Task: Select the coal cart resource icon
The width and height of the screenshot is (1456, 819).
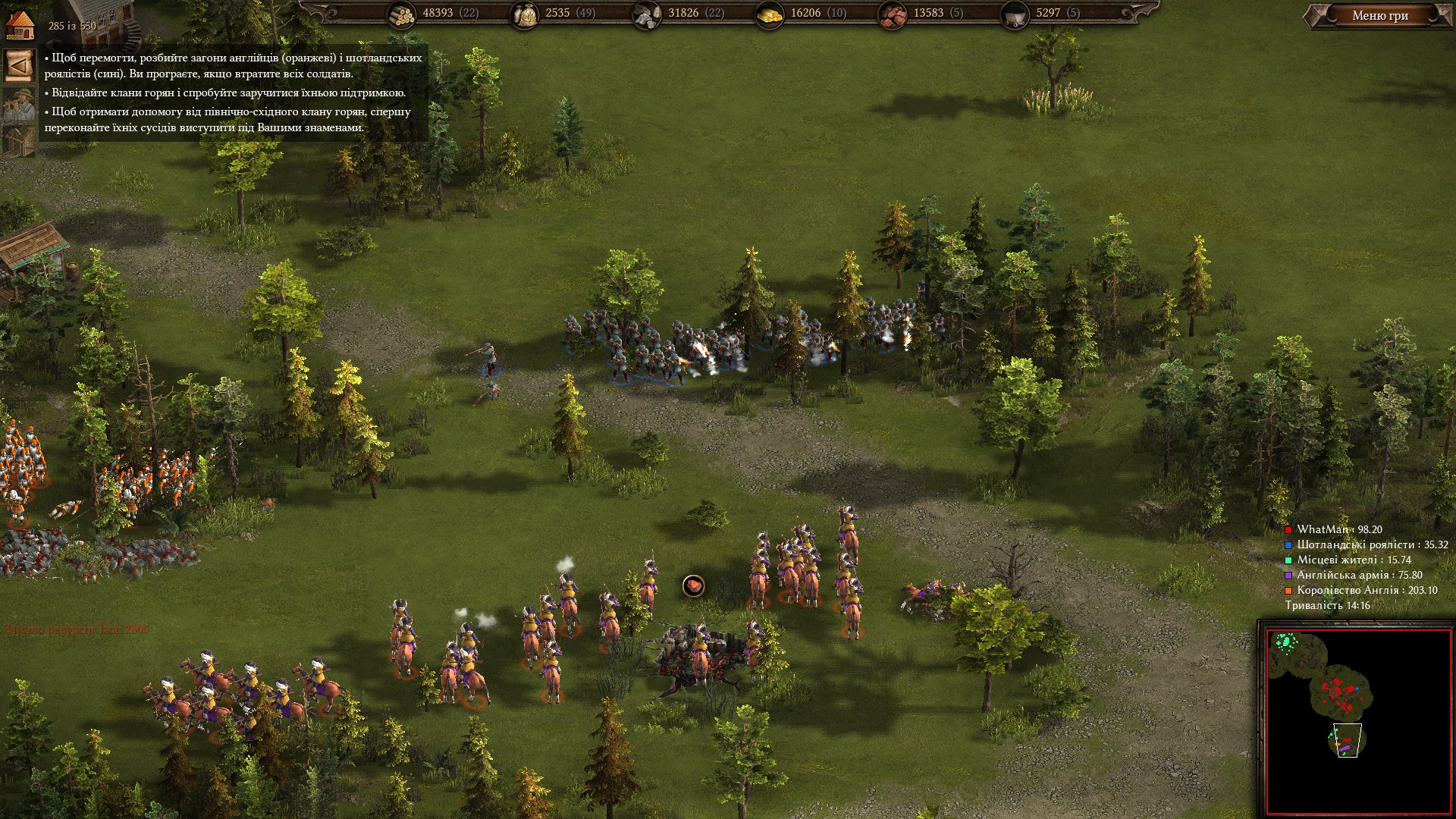Action: tap(1015, 14)
